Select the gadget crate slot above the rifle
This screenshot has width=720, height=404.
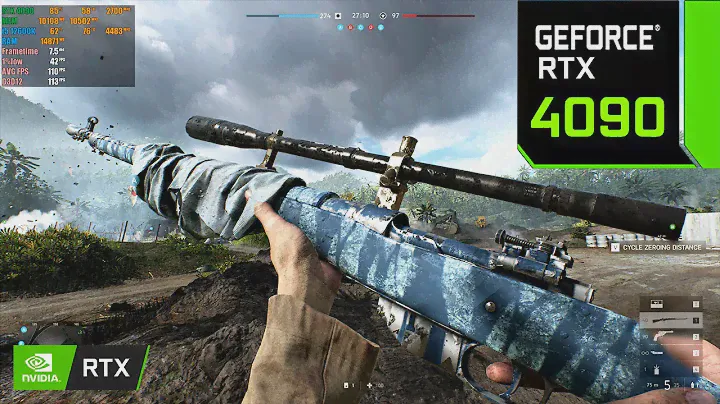659,303
